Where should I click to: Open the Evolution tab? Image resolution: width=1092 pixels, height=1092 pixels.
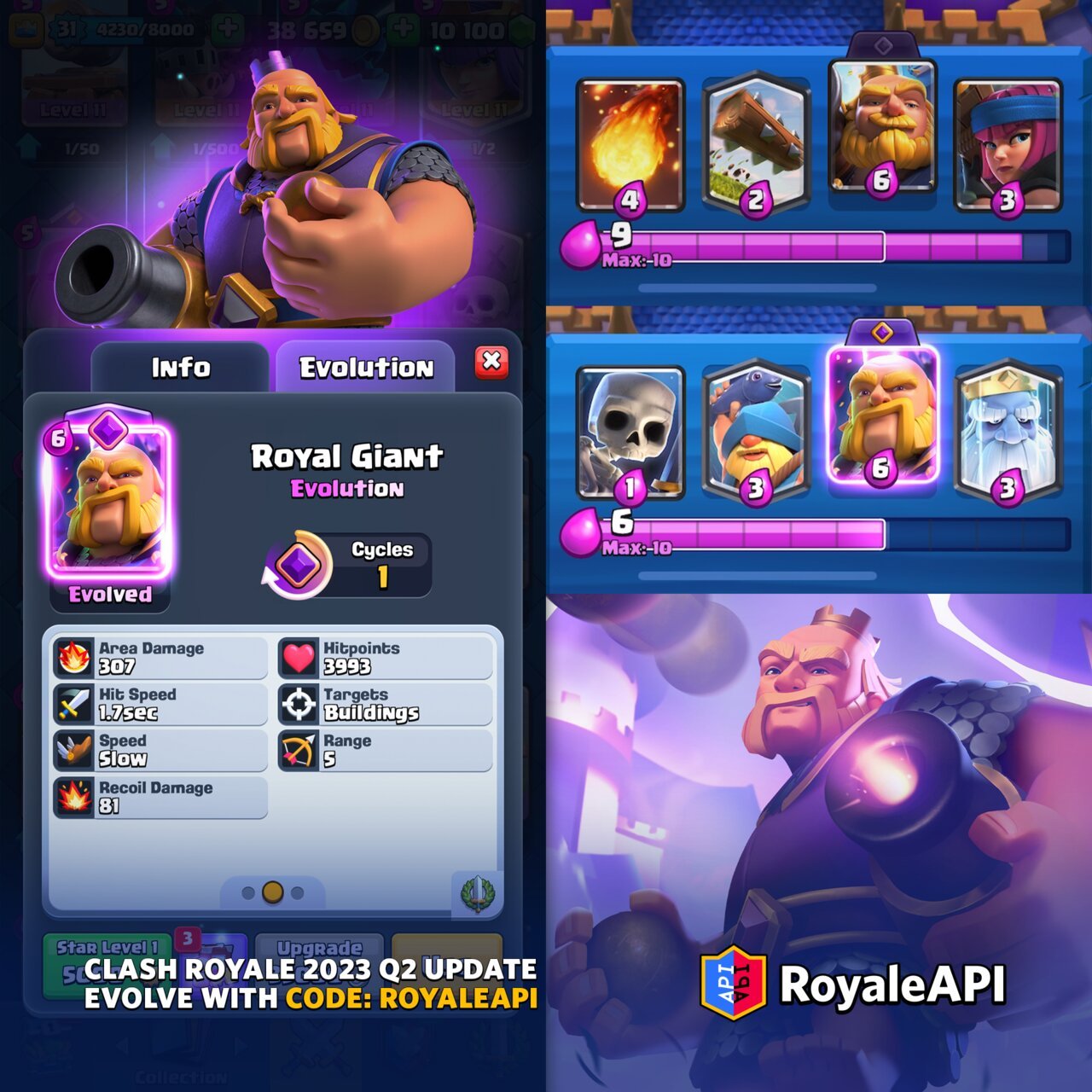click(x=367, y=365)
